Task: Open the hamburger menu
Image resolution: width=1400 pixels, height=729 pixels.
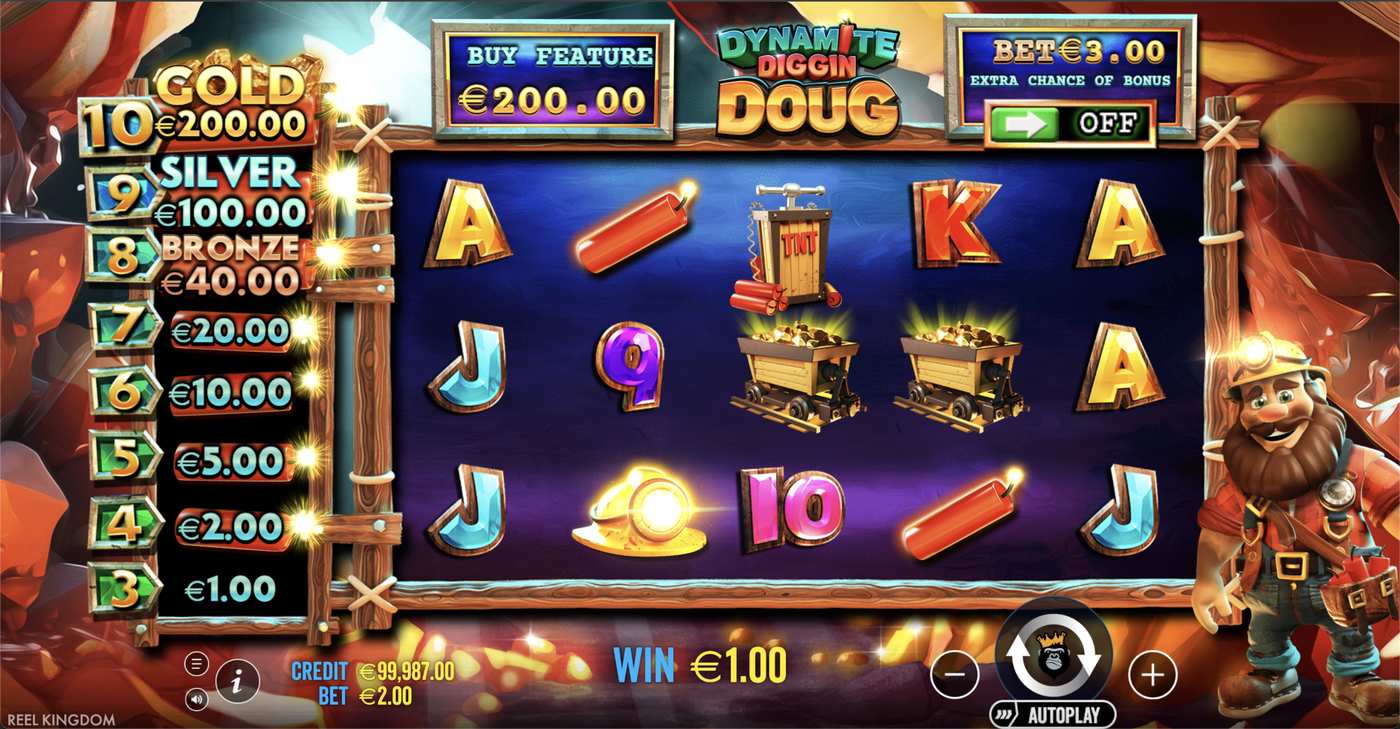Action: (x=196, y=664)
